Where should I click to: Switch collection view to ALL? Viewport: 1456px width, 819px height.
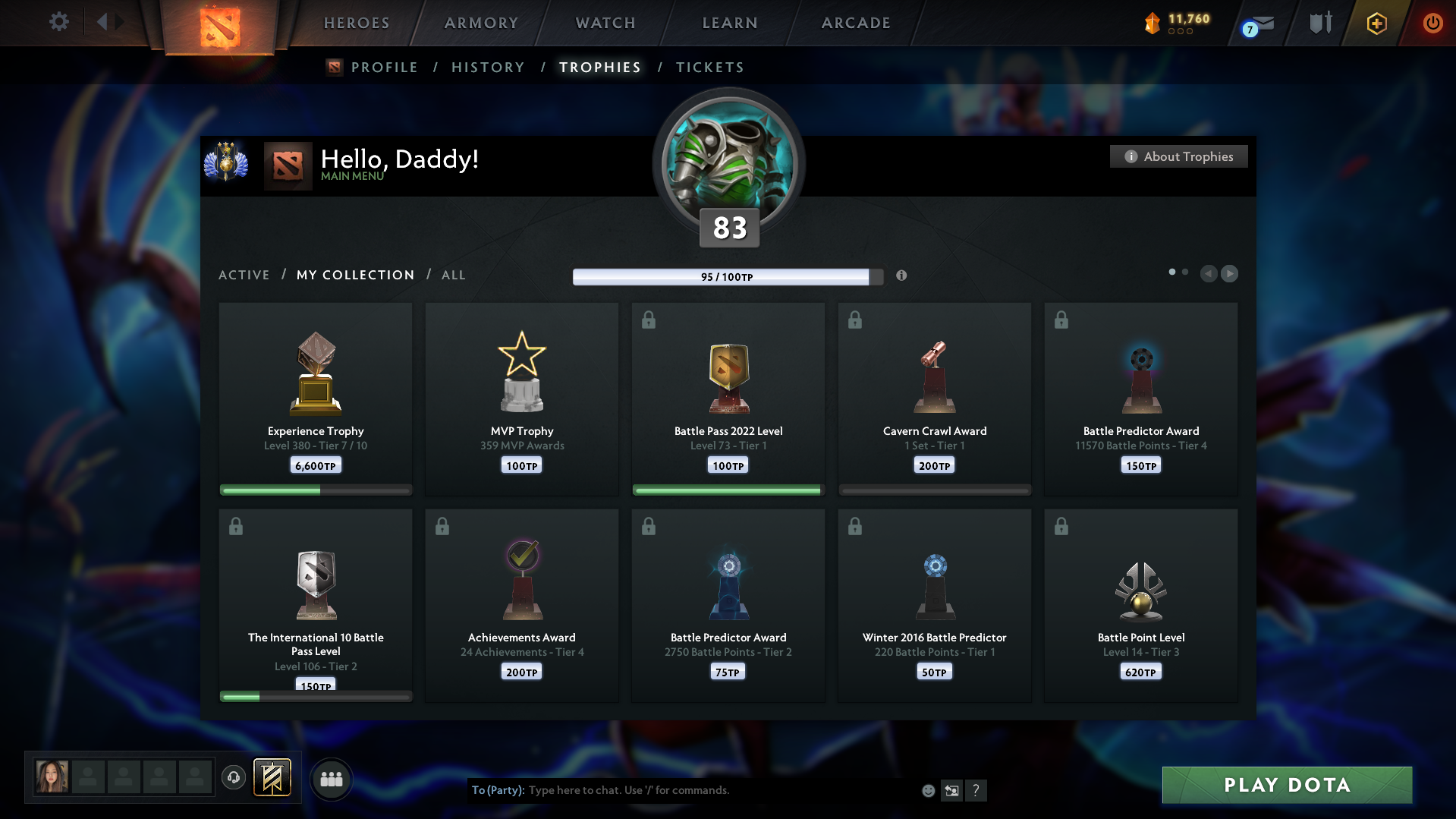coord(454,275)
